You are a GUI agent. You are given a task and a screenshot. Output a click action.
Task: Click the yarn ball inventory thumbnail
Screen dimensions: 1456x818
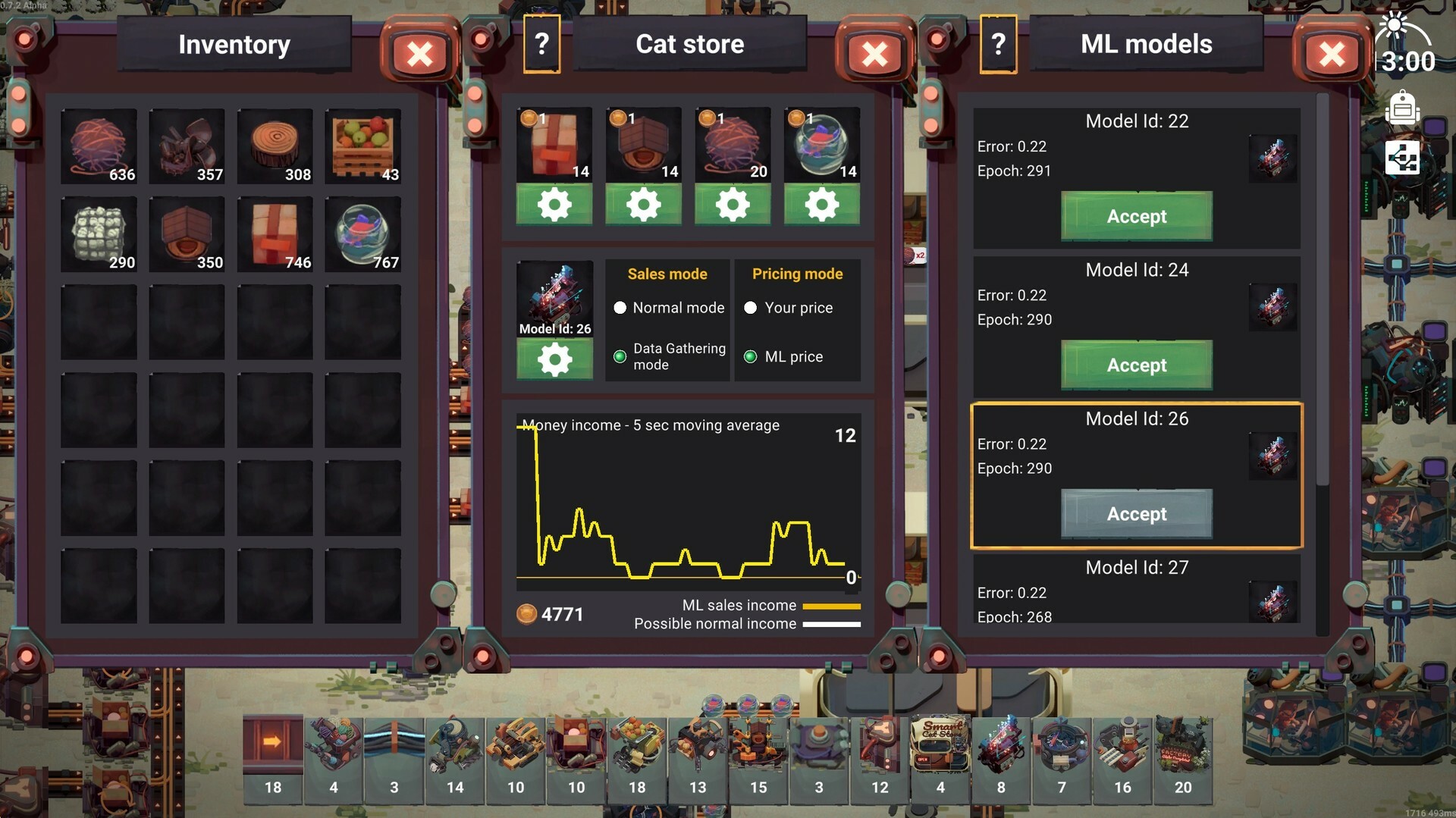pos(99,146)
